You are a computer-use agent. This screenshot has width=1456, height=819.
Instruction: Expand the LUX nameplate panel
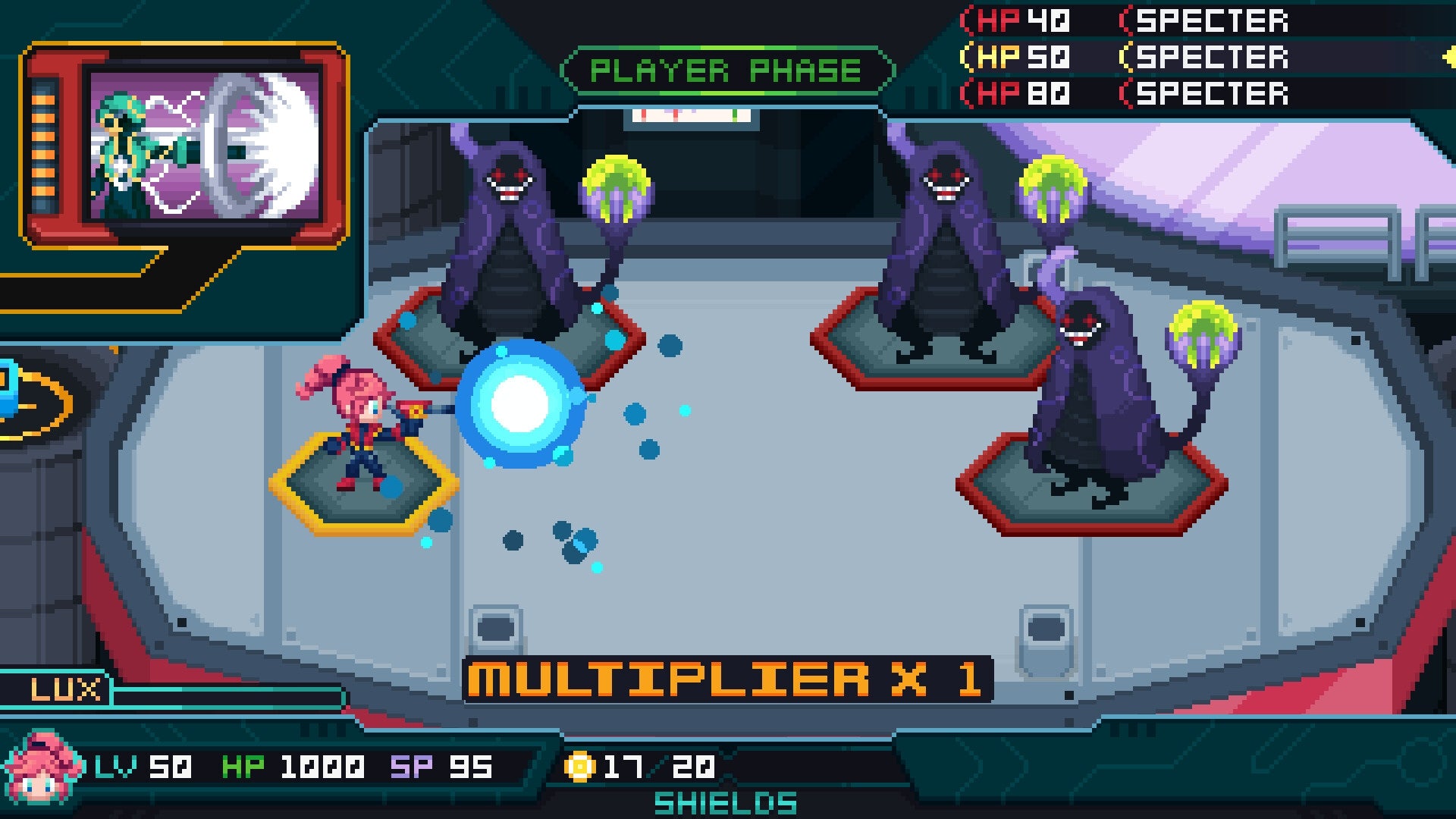64,689
